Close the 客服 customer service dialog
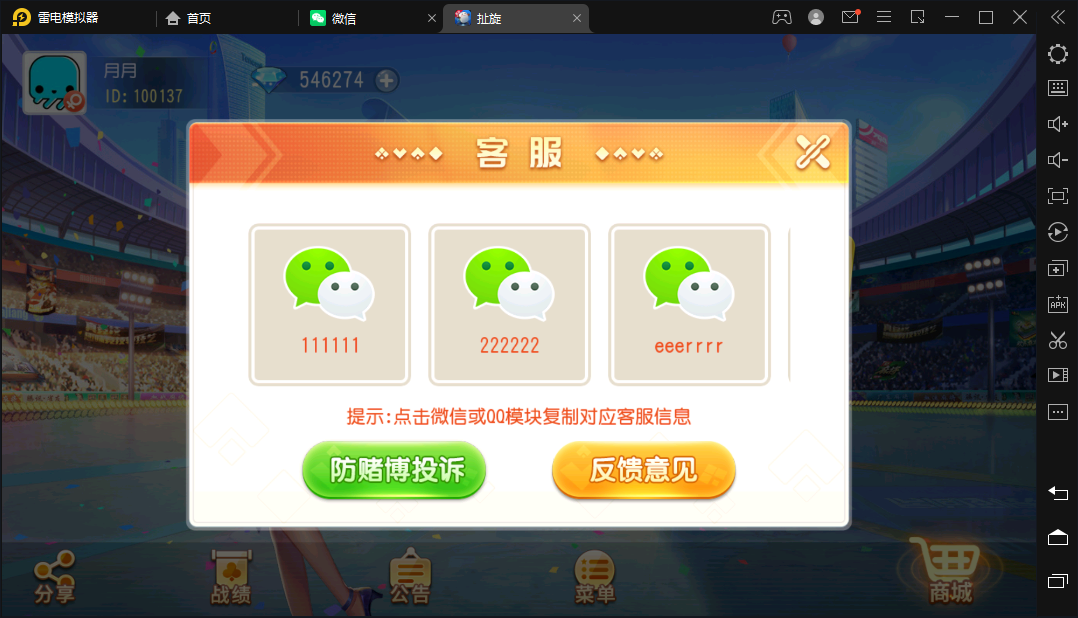Screen dimensions: 1078x618 (x=812, y=152)
